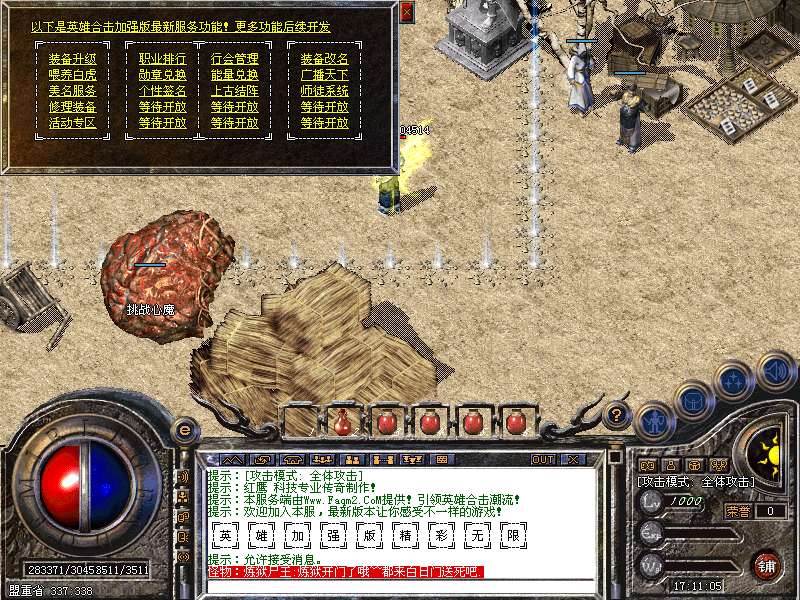Select the 上古结阵 option
Screen dimensions: 800x600
235,91
